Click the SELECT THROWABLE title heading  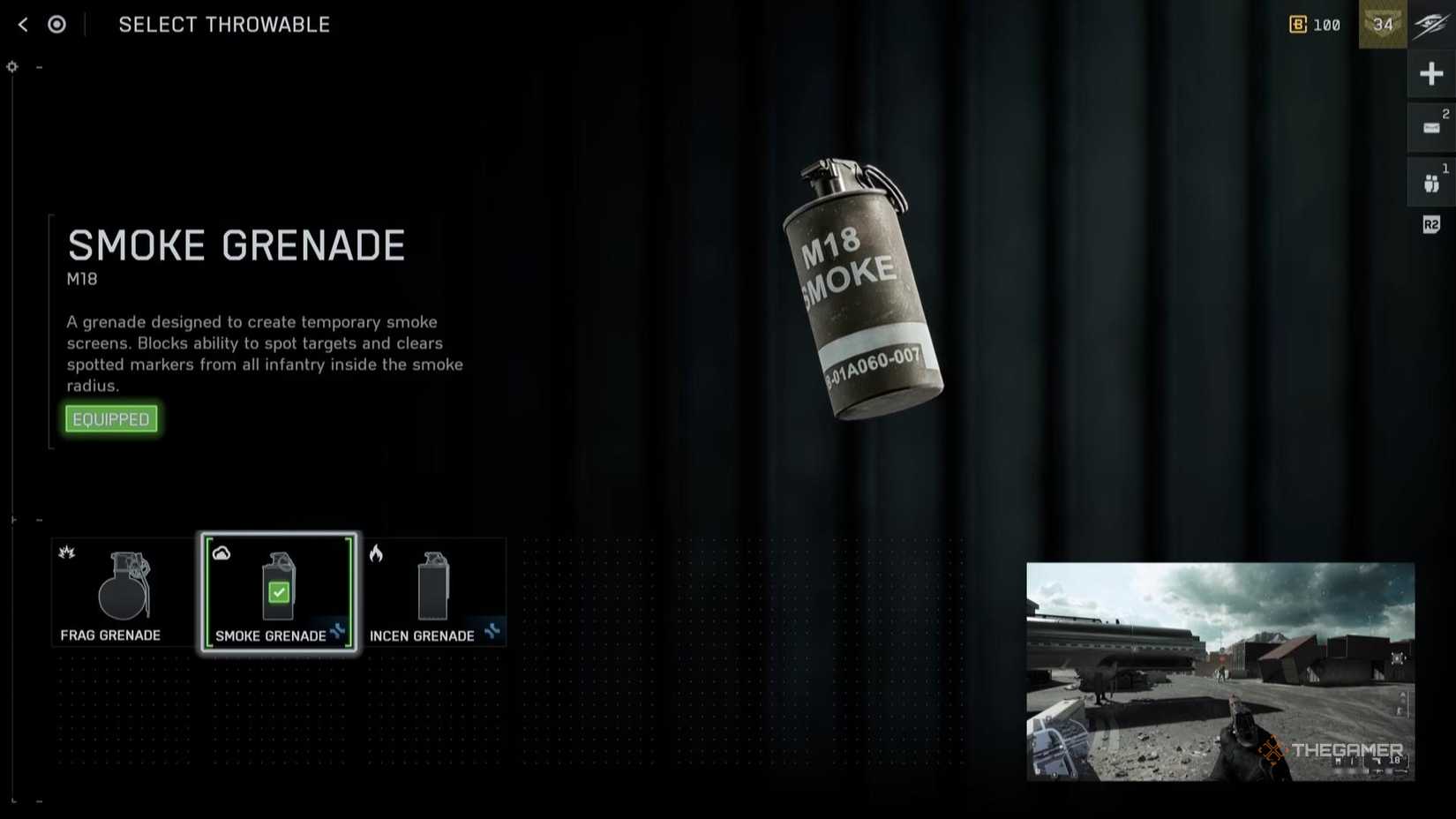coord(223,24)
